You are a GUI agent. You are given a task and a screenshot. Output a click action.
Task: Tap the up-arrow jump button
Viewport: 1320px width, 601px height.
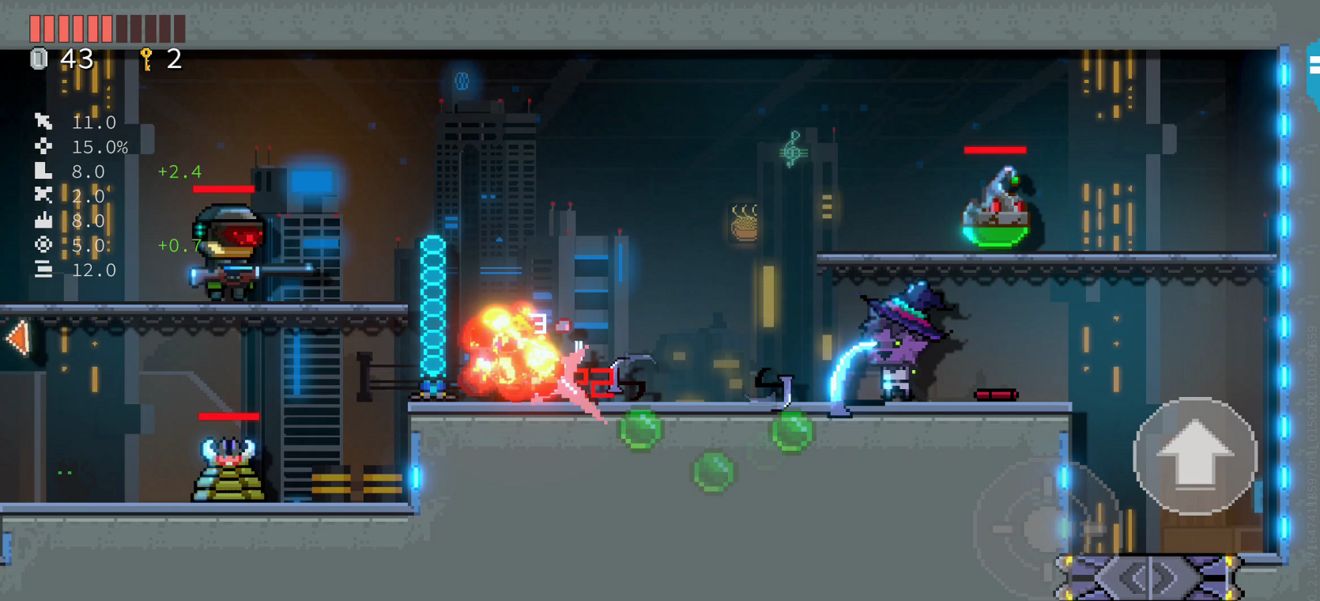1194,456
